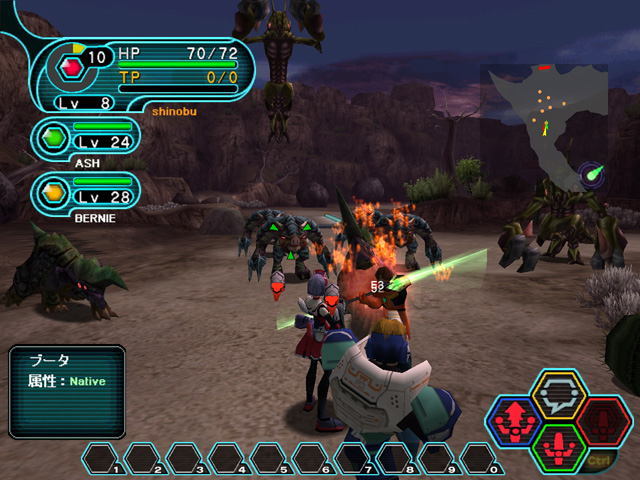Select the yellow chat bubble hexagon
This screenshot has width=640, height=480.
tap(558, 395)
